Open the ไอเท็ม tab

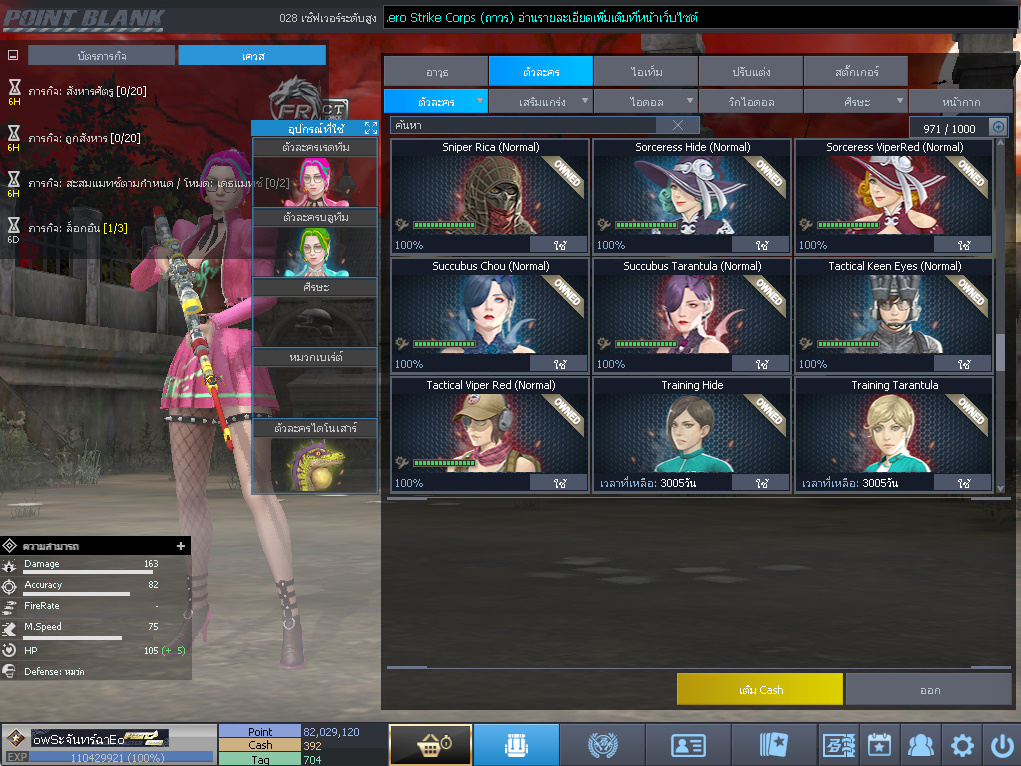(x=646, y=71)
